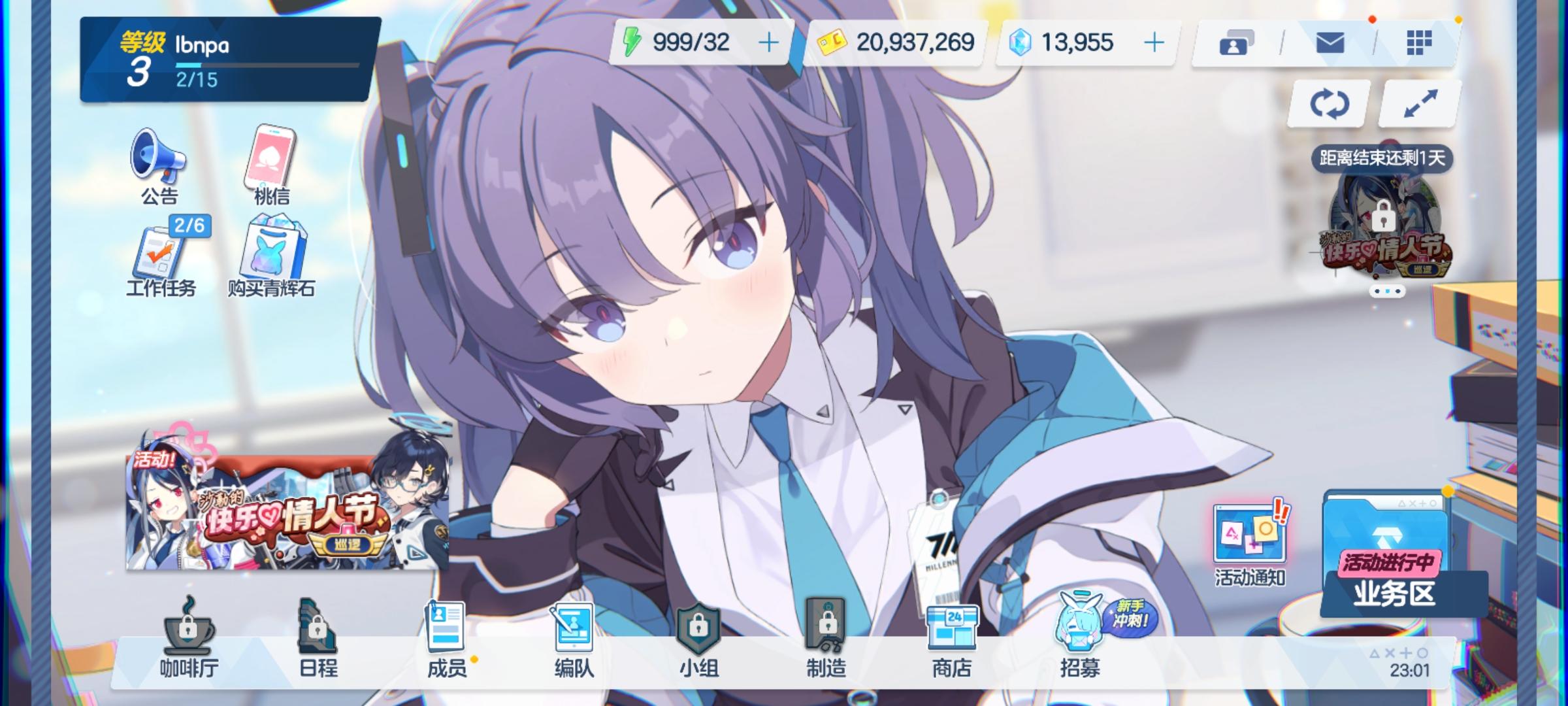Screen dimensions: 1568x706
Task: Open the grid menu icon top right
Action: 1418,42
